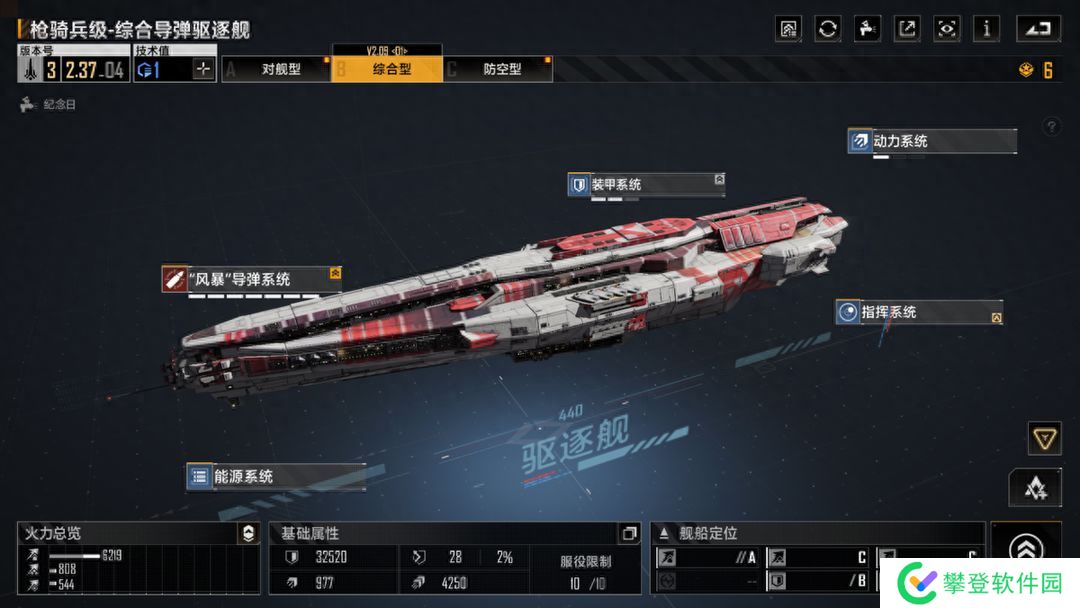Image resolution: width=1080 pixels, height=608 pixels.
Task: Click the circular refresh arrows icon
Action: click(828, 28)
